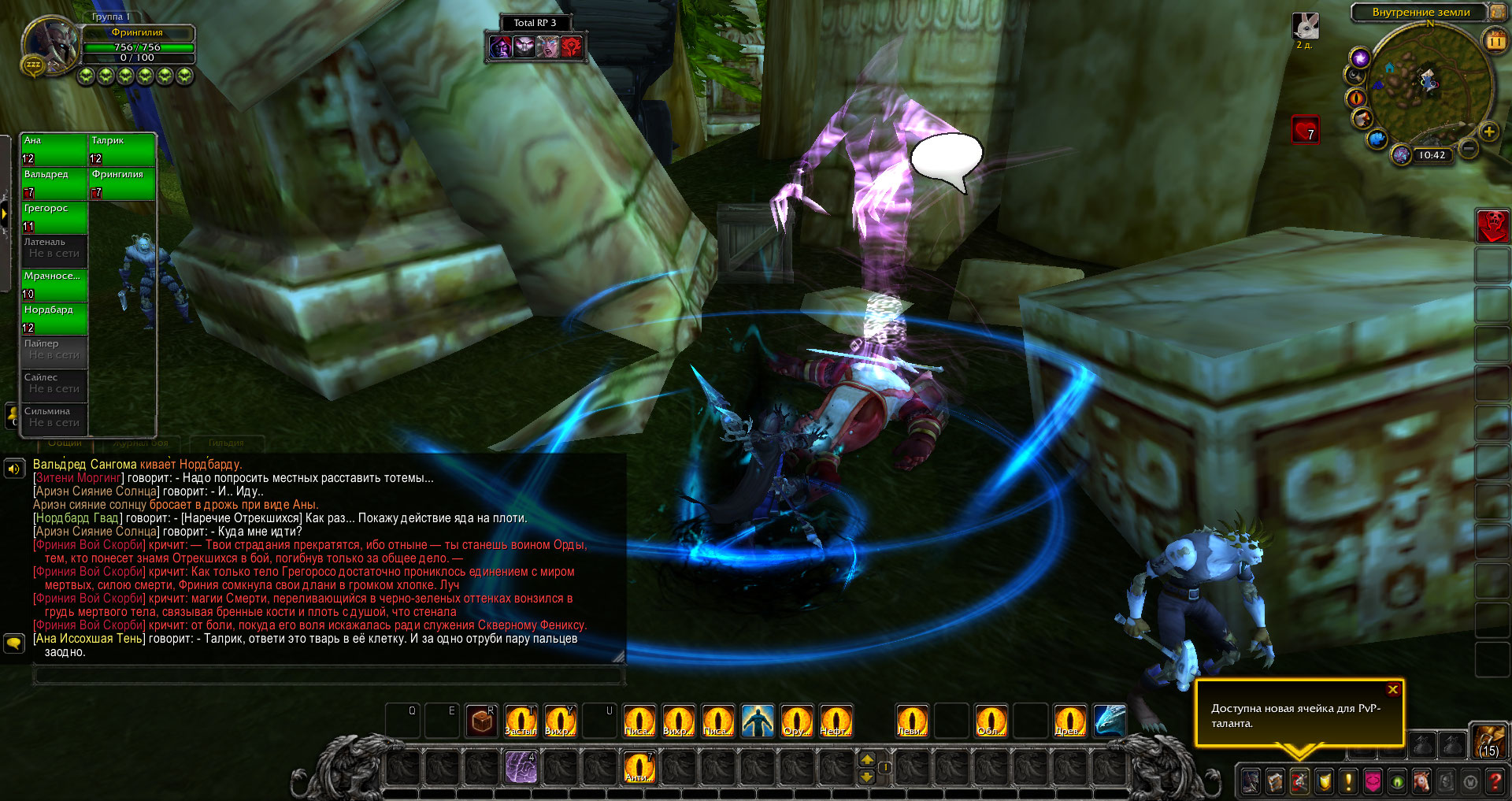Use the dice cube action slot
1512x801 pixels.
[482, 721]
